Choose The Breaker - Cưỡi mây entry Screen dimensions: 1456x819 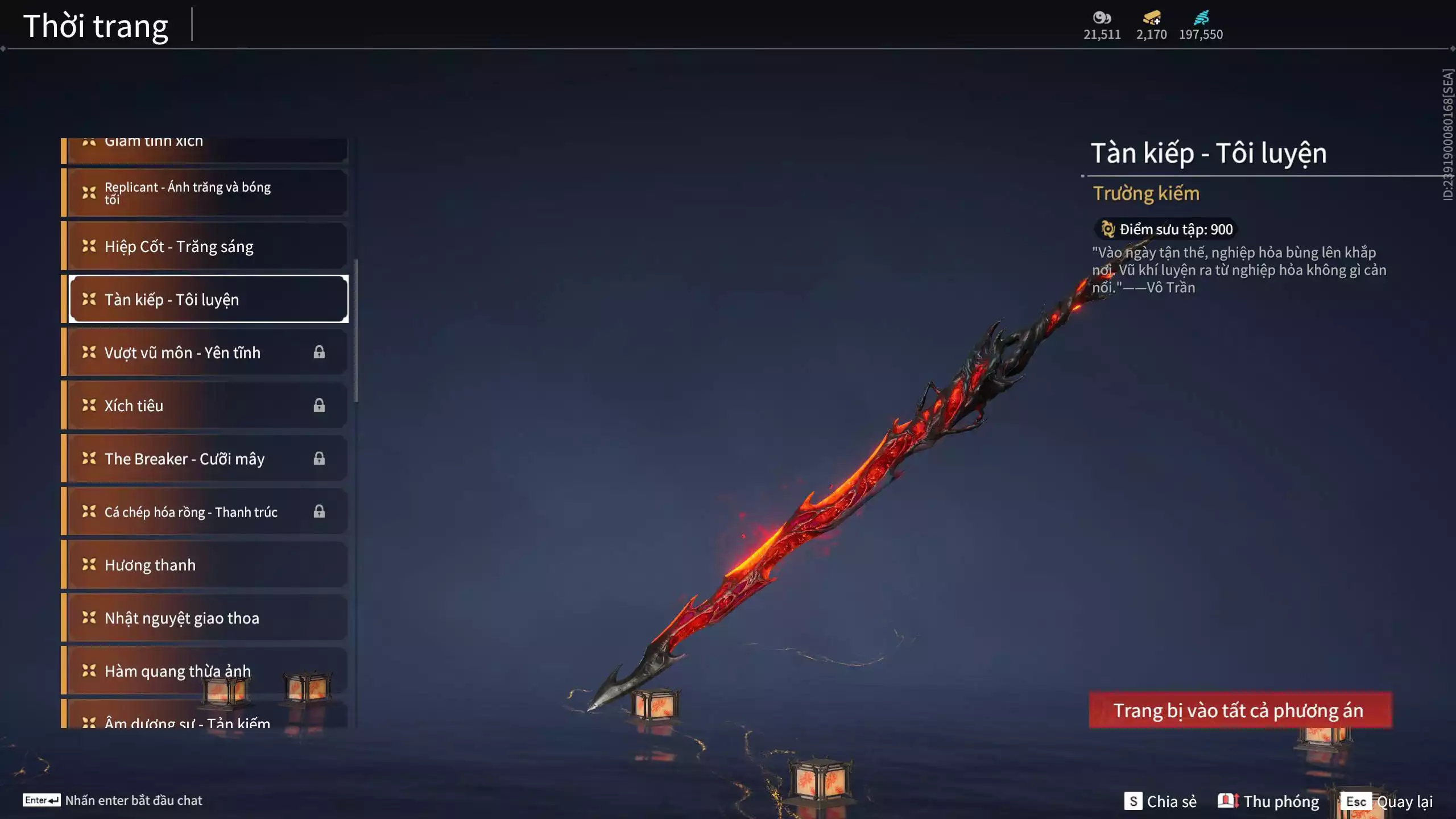(x=205, y=458)
